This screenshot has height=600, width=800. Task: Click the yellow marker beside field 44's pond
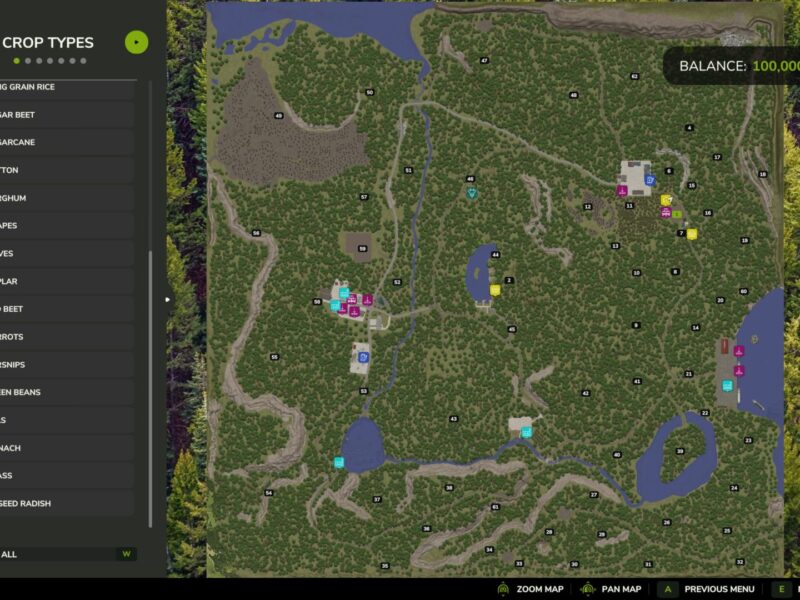495,290
